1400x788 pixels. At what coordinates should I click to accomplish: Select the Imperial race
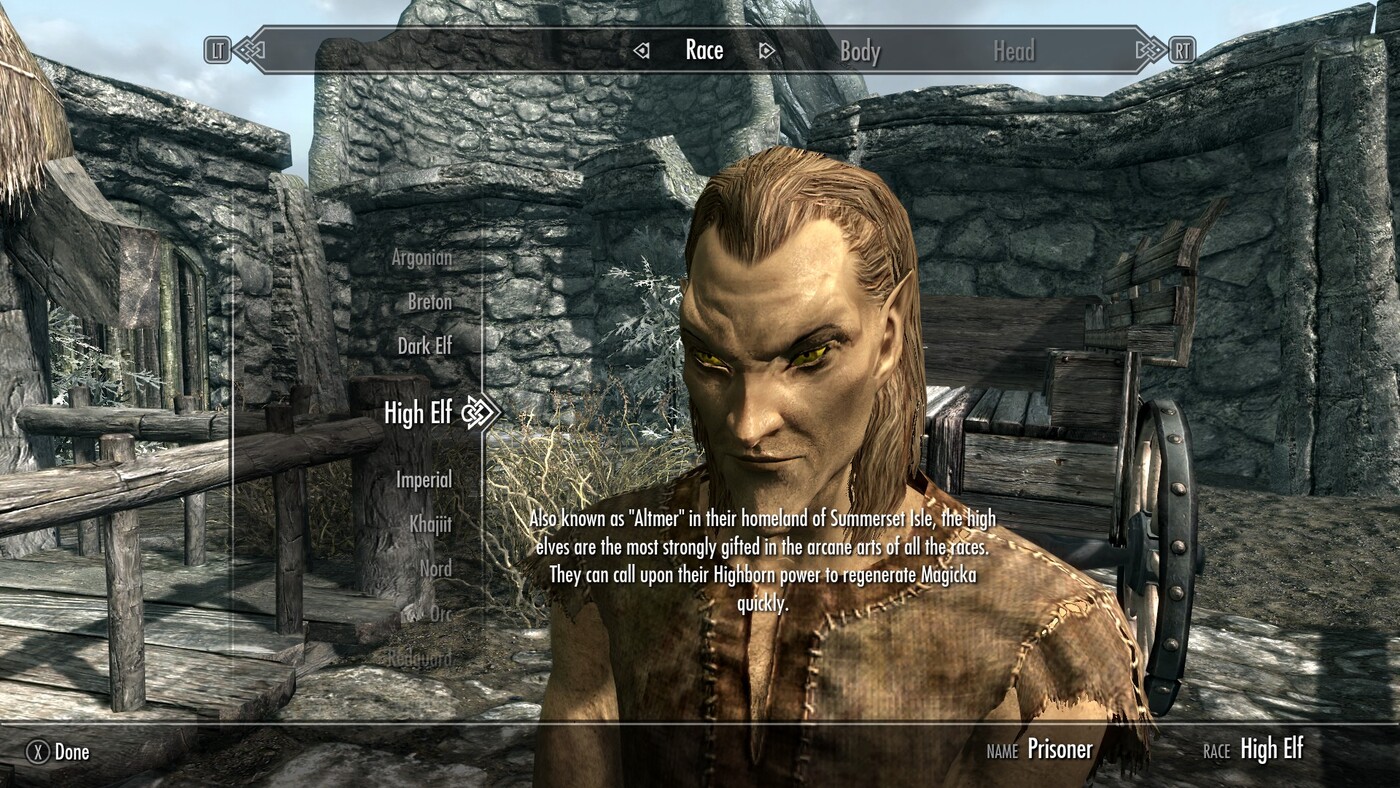click(425, 479)
